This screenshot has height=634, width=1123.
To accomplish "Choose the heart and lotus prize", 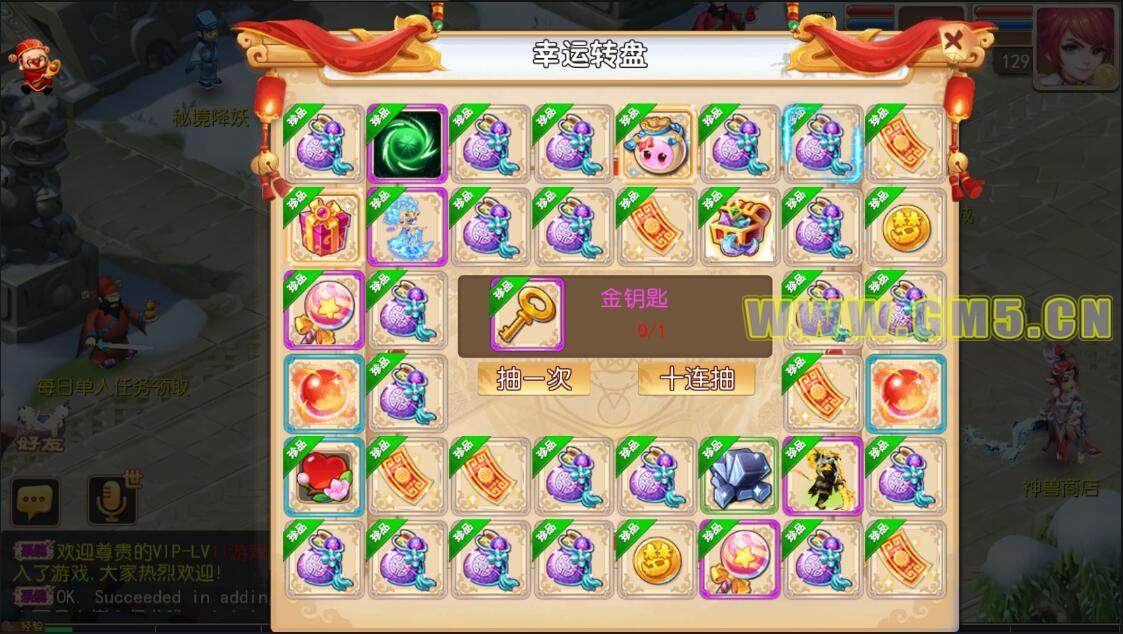I will tap(324, 476).
